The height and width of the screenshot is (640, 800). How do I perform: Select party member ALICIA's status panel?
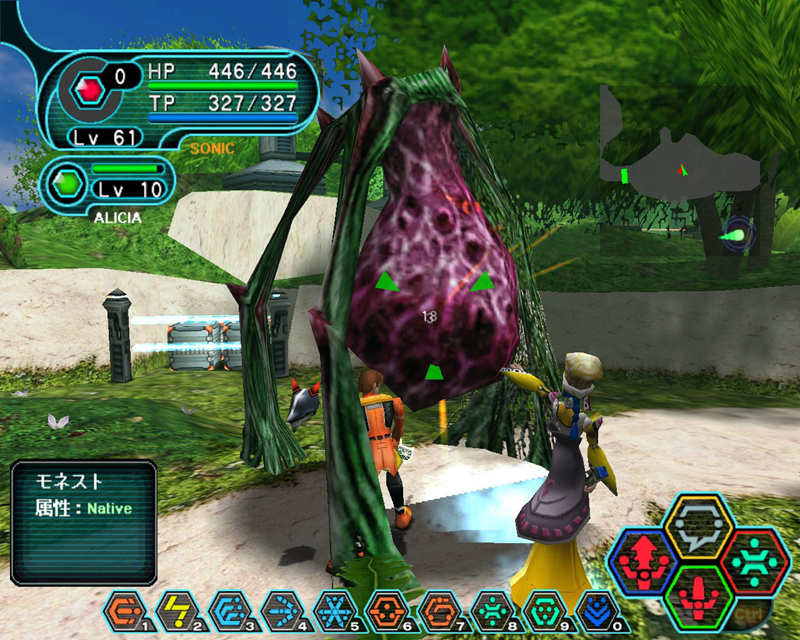point(108,183)
